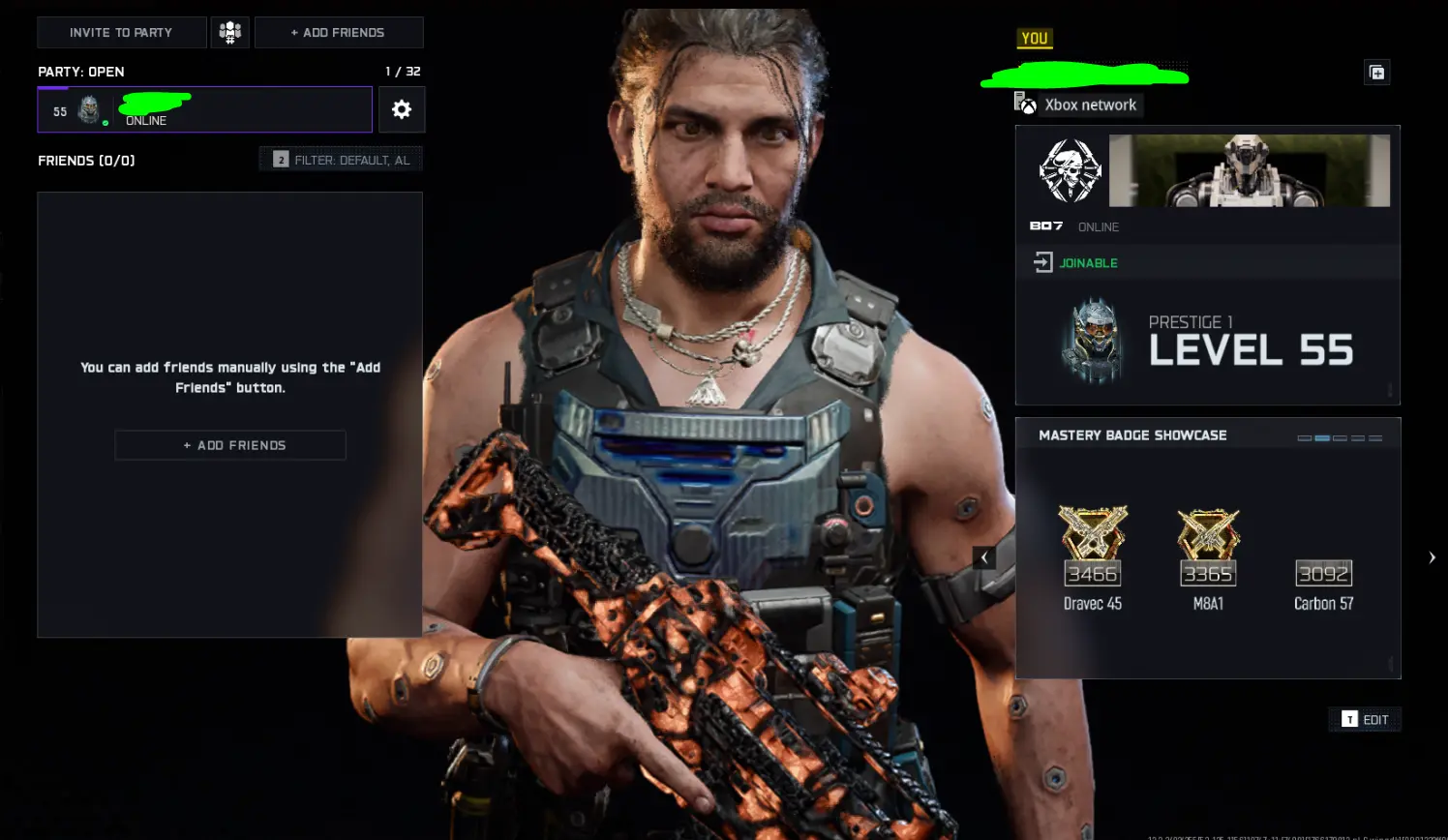The height and width of the screenshot is (840, 1448).
Task: Open the party settings gear
Action: tap(402, 108)
